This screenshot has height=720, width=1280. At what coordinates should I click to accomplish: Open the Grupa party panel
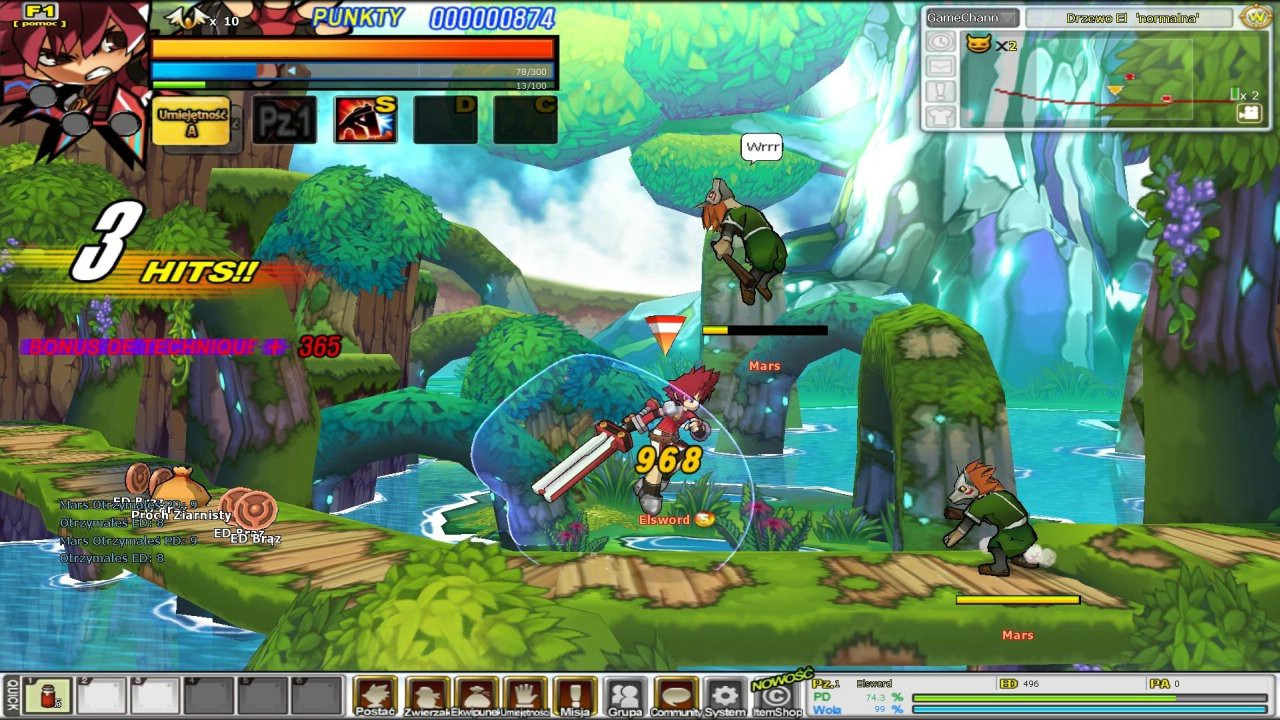[625, 695]
